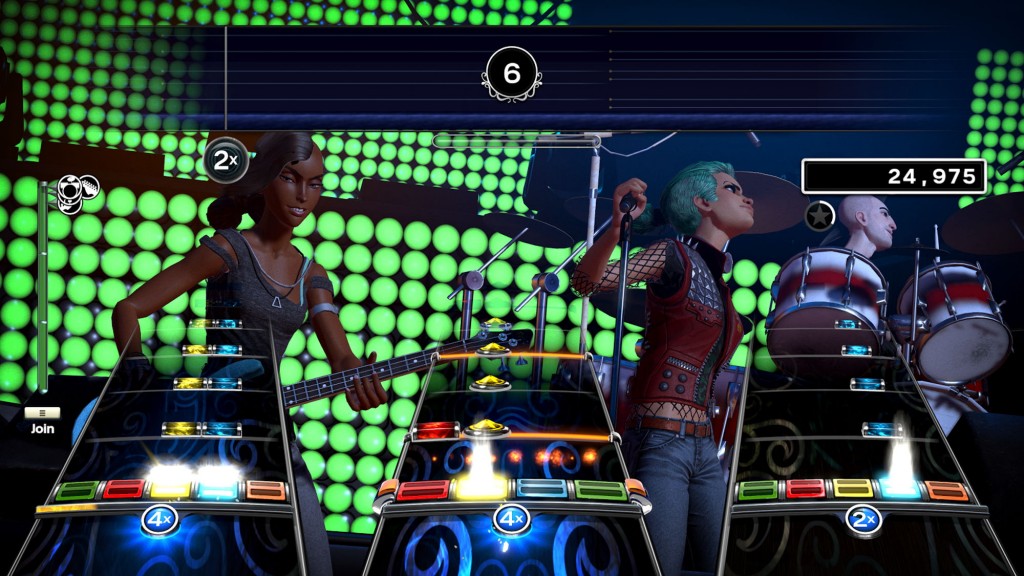
Task: Tap the blue pad on the drum track
Action: 899,490
